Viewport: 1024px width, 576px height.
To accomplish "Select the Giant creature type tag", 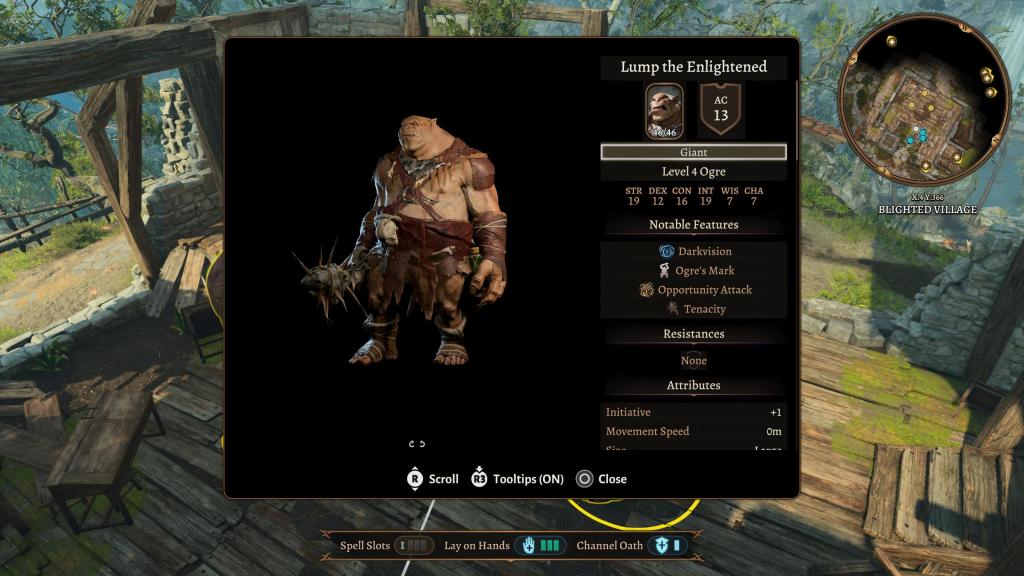I will tap(693, 152).
